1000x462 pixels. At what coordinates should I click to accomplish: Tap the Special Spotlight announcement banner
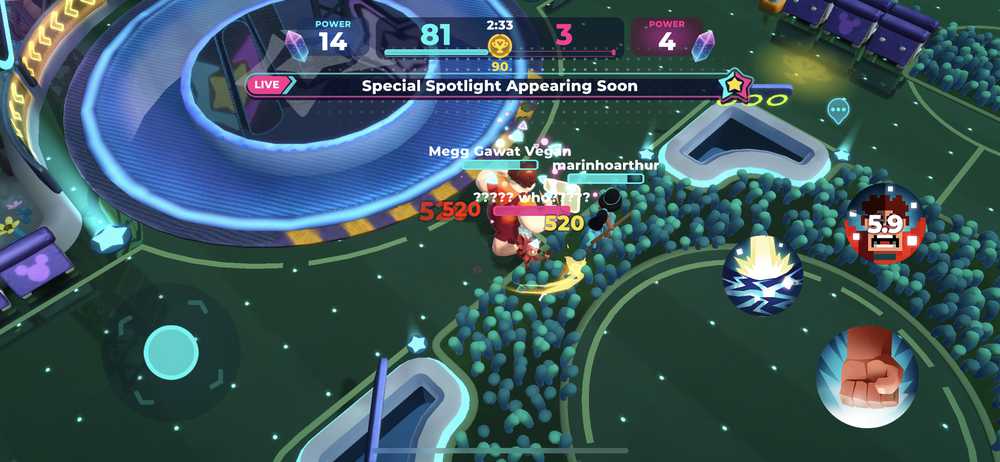(x=500, y=86)
